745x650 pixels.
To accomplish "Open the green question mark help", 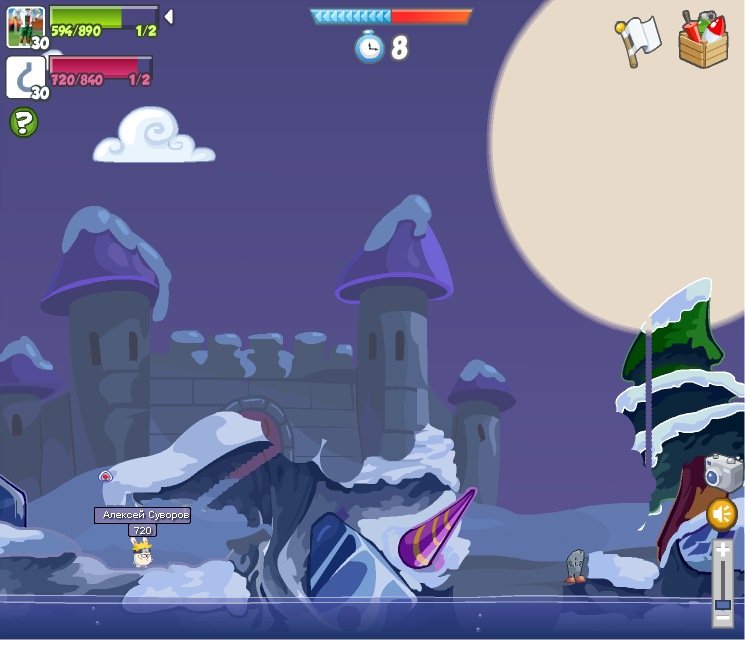I will [x=24, y=123].
